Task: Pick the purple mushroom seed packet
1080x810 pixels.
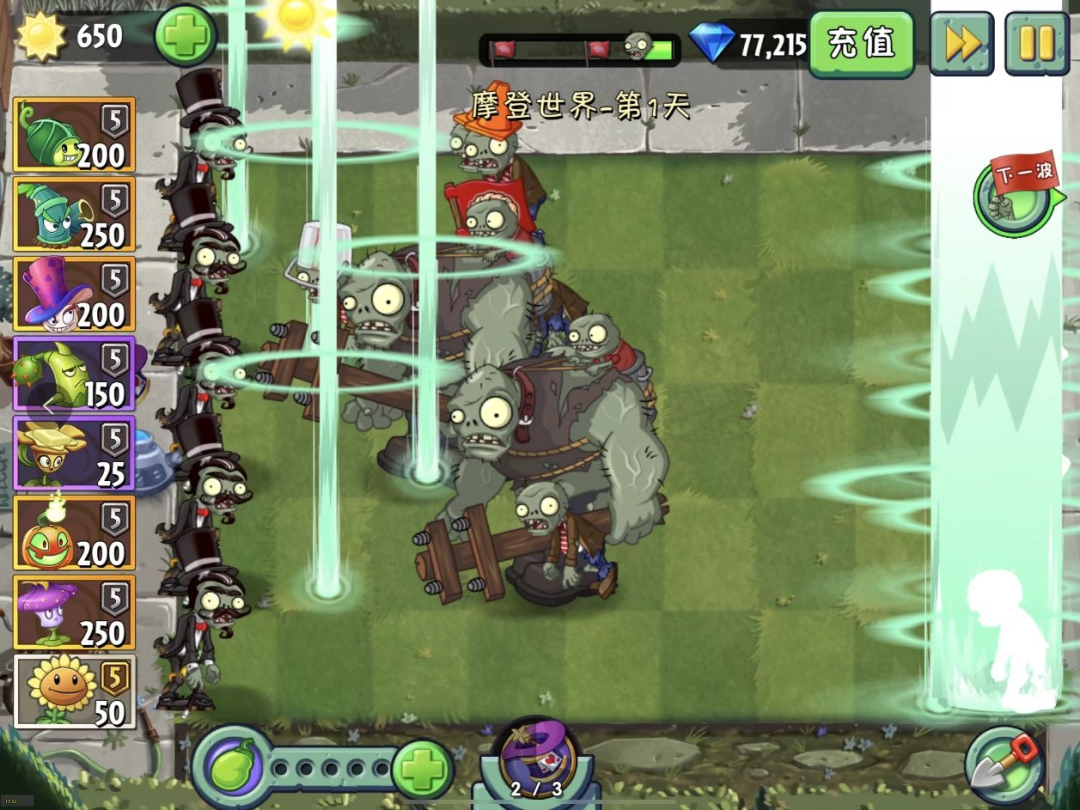Action: tap(74, 613)
